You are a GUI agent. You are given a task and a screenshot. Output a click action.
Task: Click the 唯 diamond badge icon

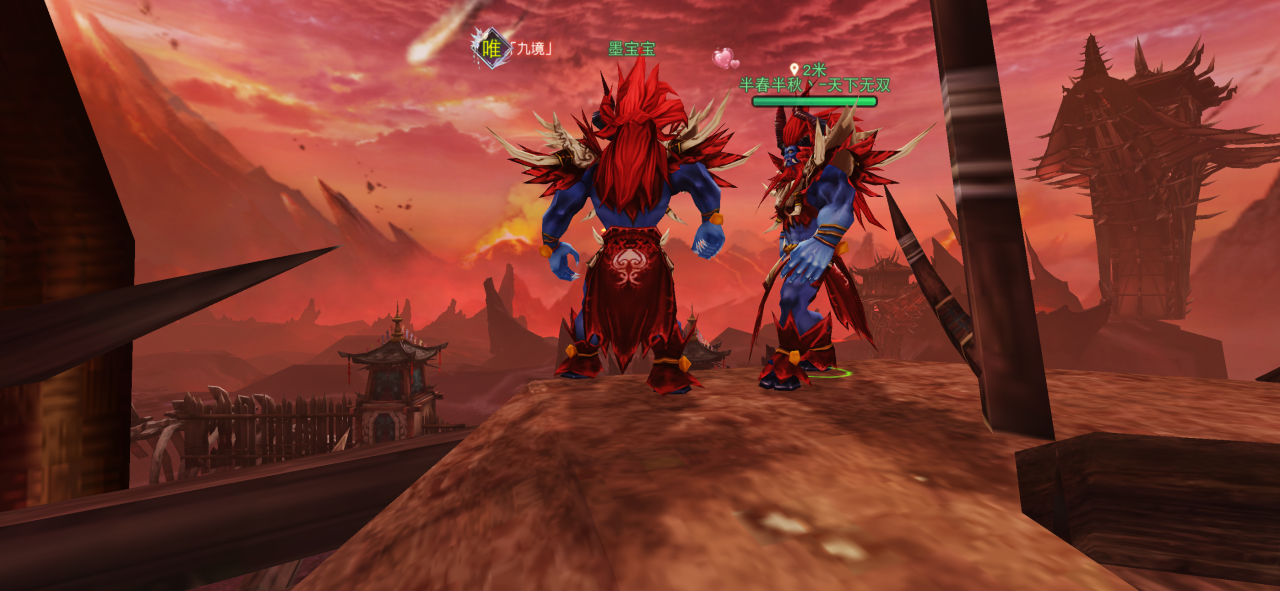pyautogui.click(x=491, y=48)
